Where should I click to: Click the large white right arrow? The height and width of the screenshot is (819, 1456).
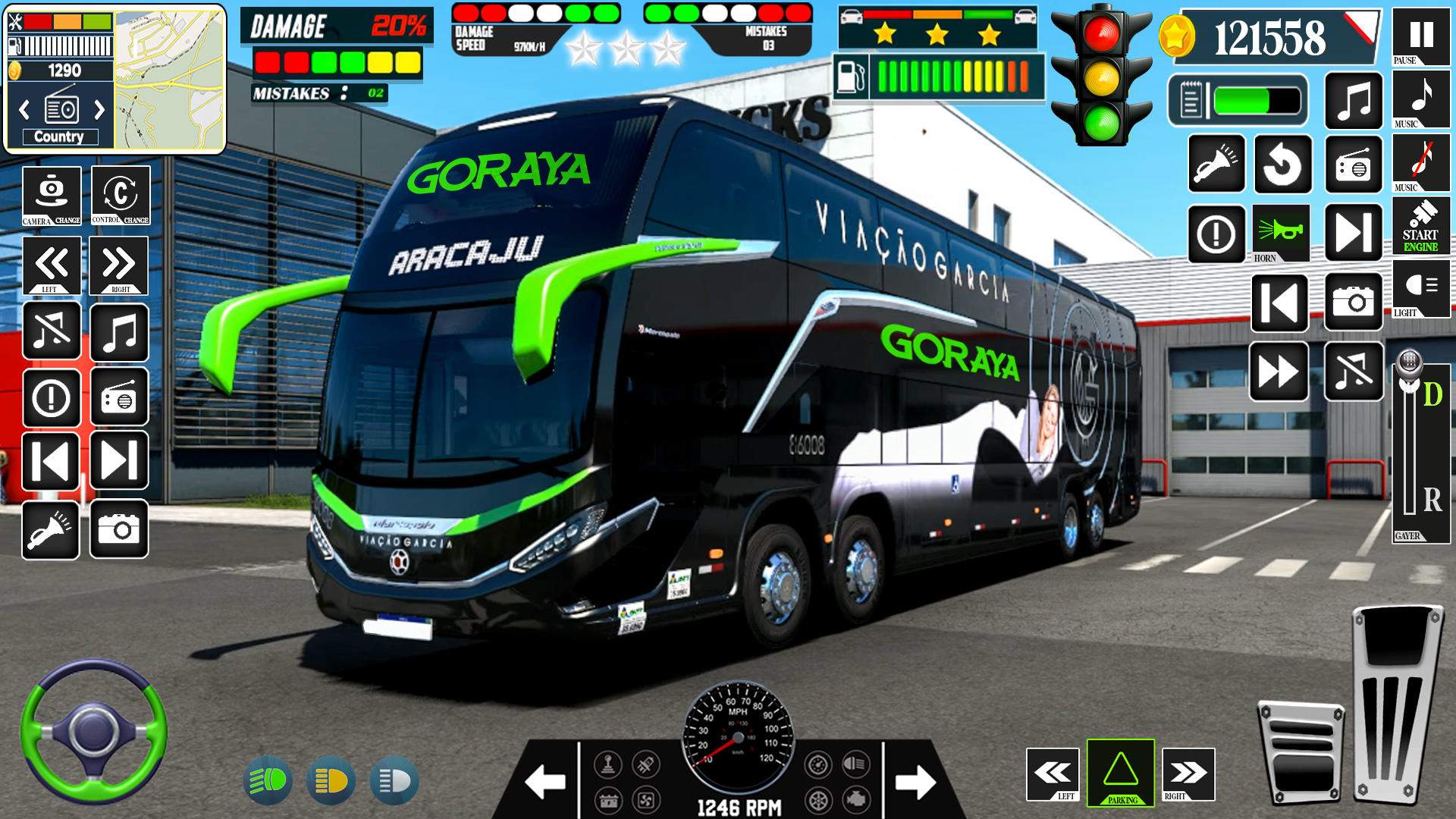pyautogui.click(x=915, y=782)
